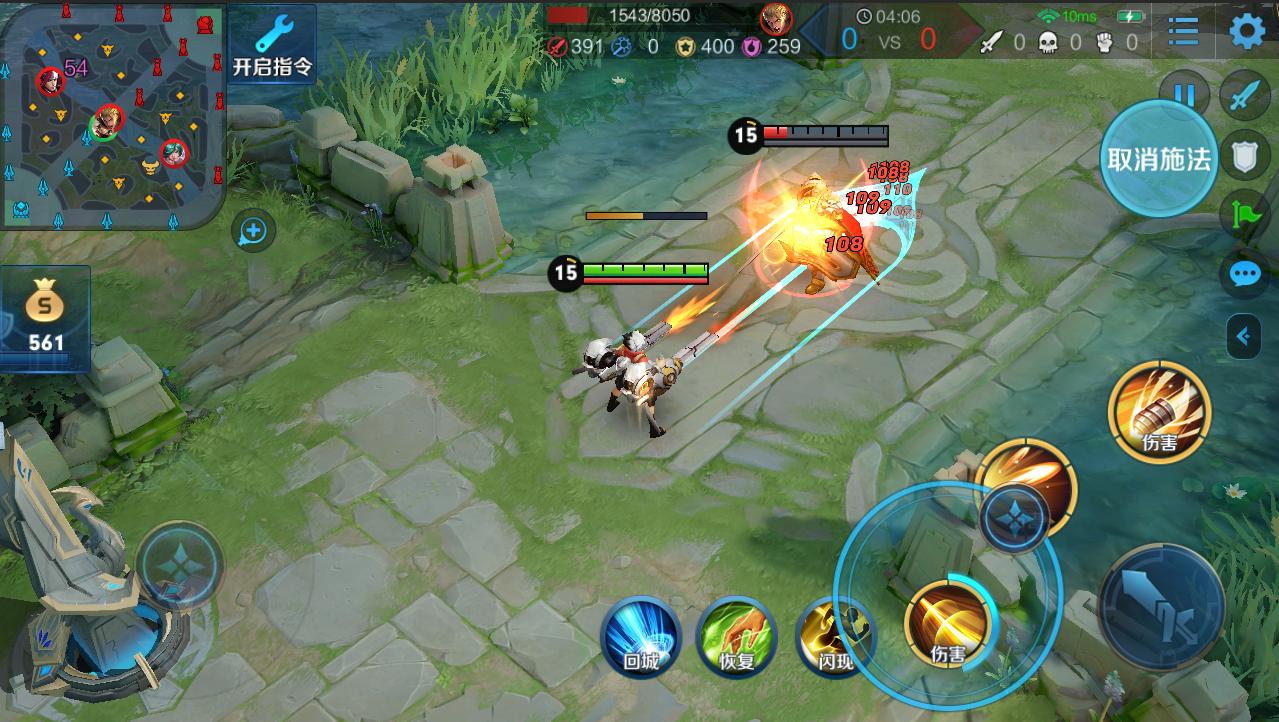Open the gold shop showing 561
Screen dimensions: 1279x722
click(45, 317)
